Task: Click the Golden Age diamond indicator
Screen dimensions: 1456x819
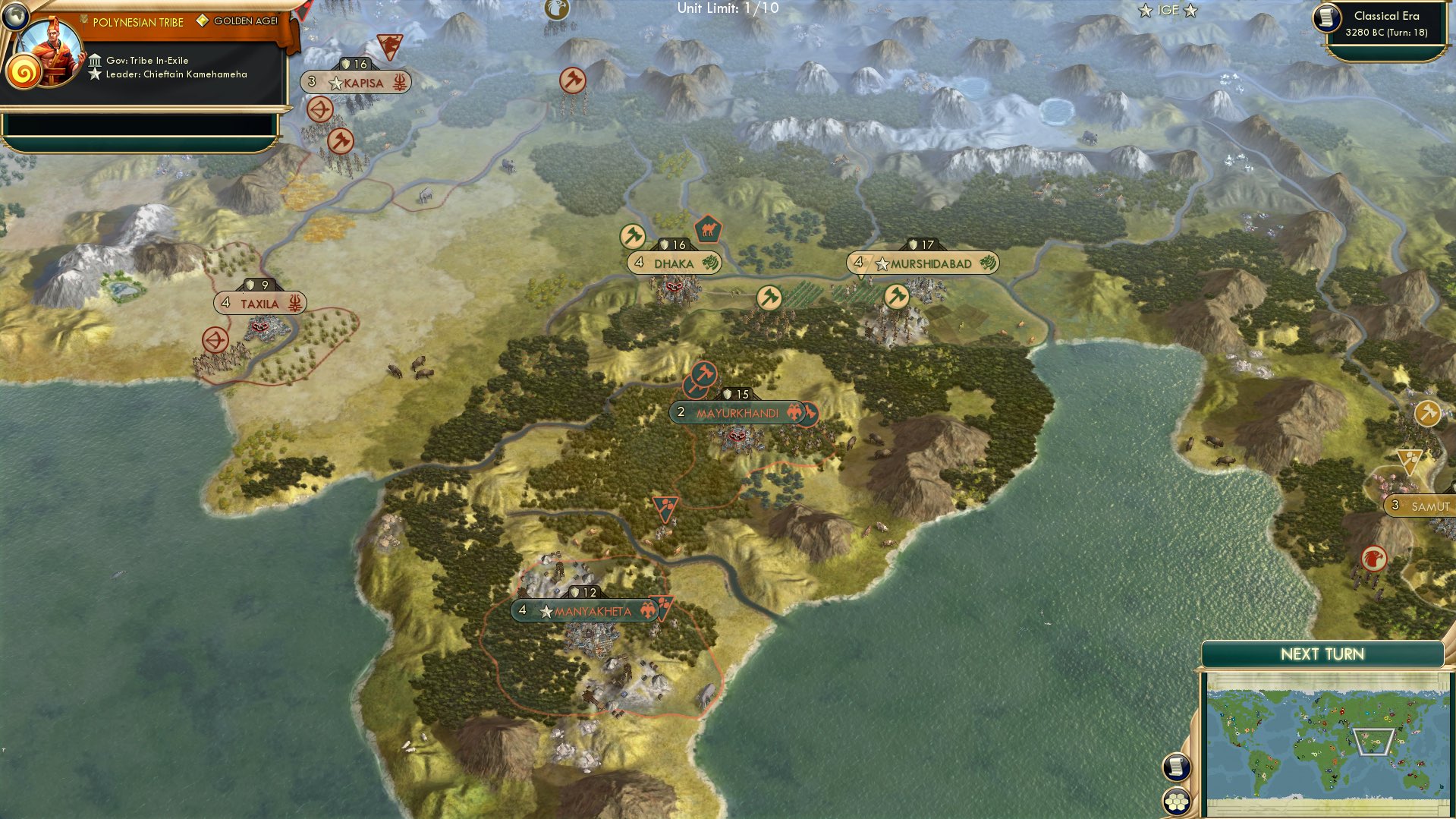Action: coord(202,22)
